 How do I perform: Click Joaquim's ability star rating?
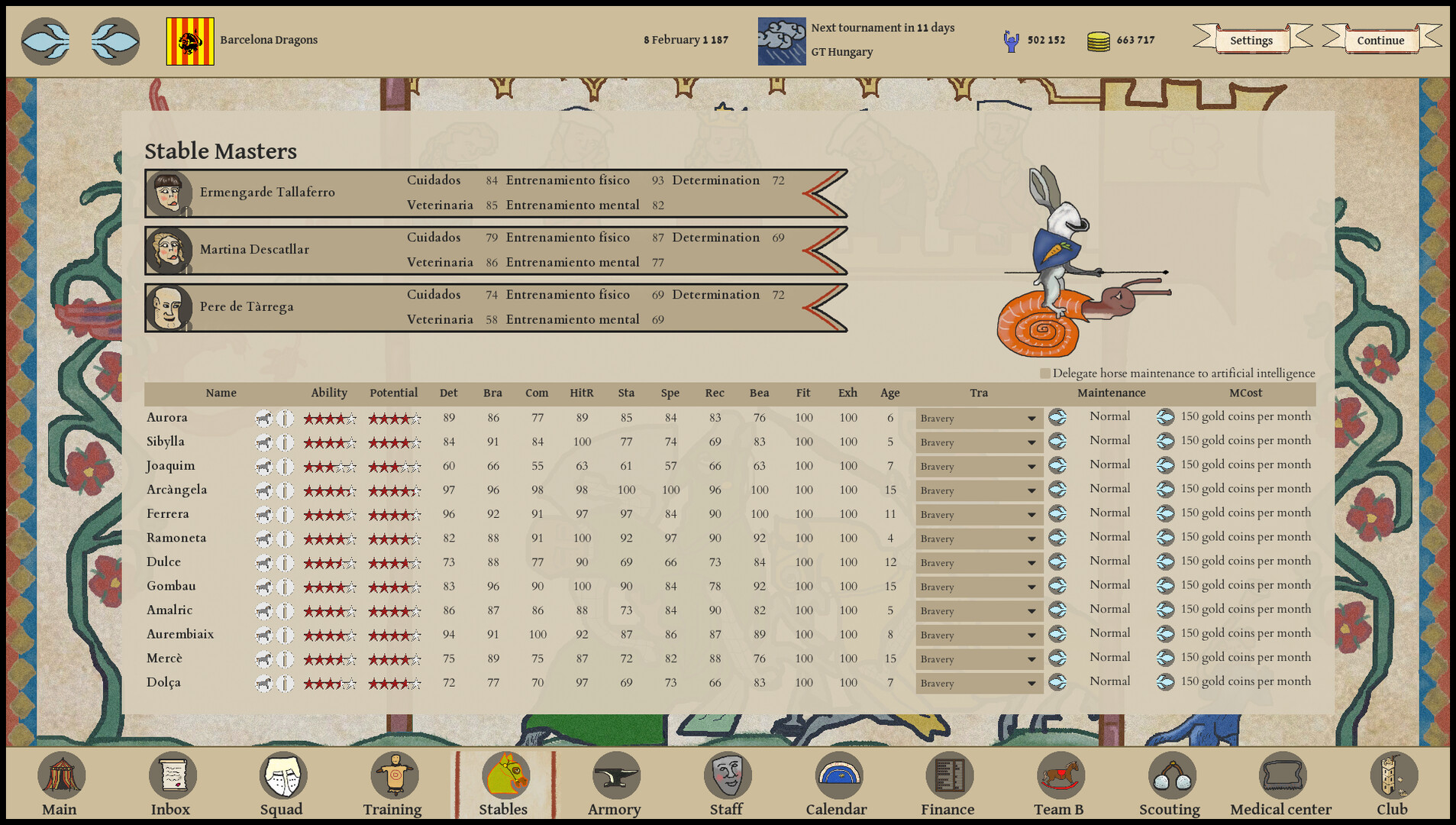coord(329,465)
